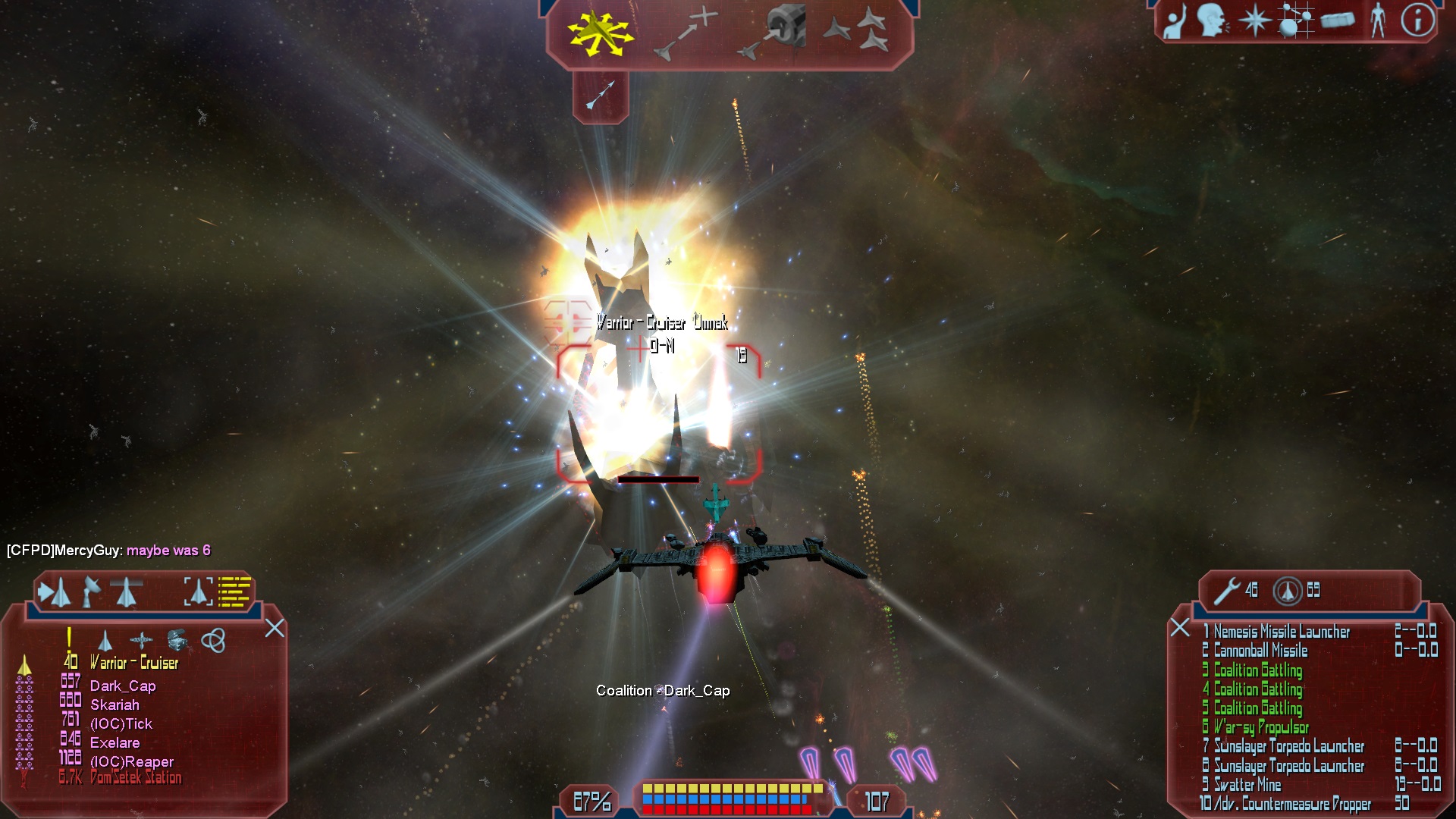The height and width of the screenshot is (819, 1456).
Task: Target Dark_Cap in the contact list
Action: click(x=123, y=686)
